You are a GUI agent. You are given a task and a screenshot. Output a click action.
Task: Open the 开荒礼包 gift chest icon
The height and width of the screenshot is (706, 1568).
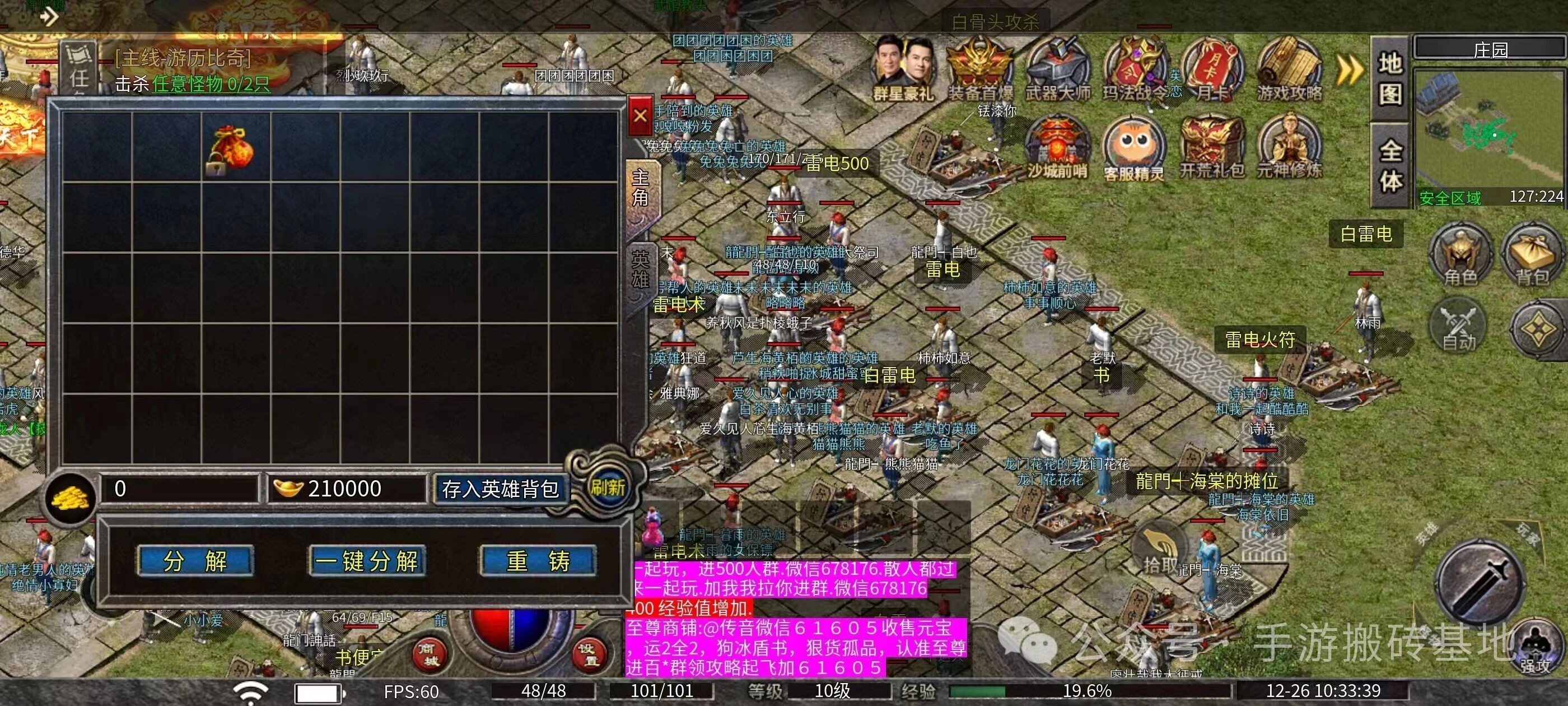click(x=1211, y=146)
